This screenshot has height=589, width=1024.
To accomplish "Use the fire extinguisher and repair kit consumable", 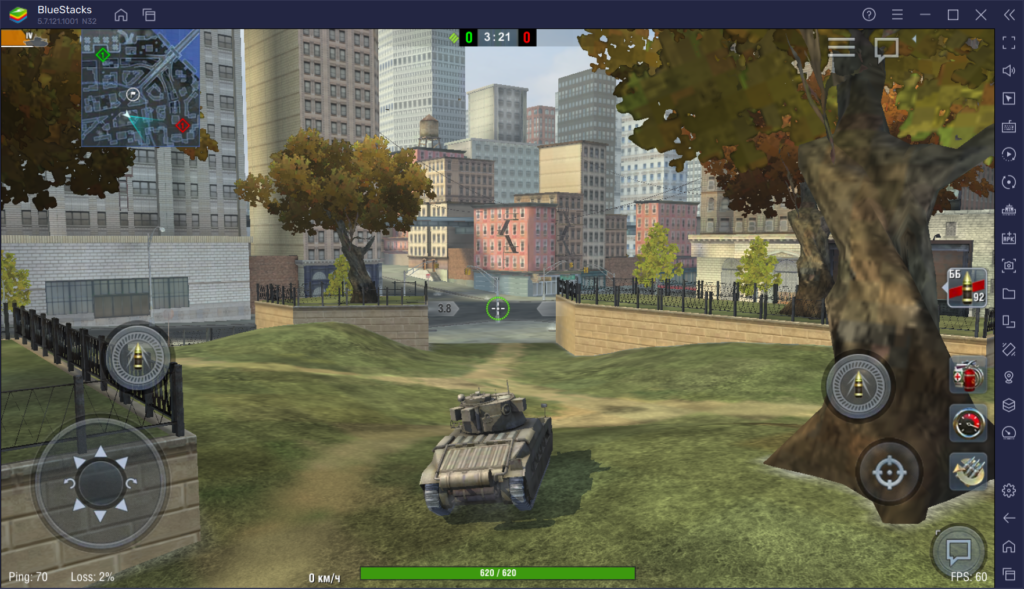I will [x=967, y=376].
